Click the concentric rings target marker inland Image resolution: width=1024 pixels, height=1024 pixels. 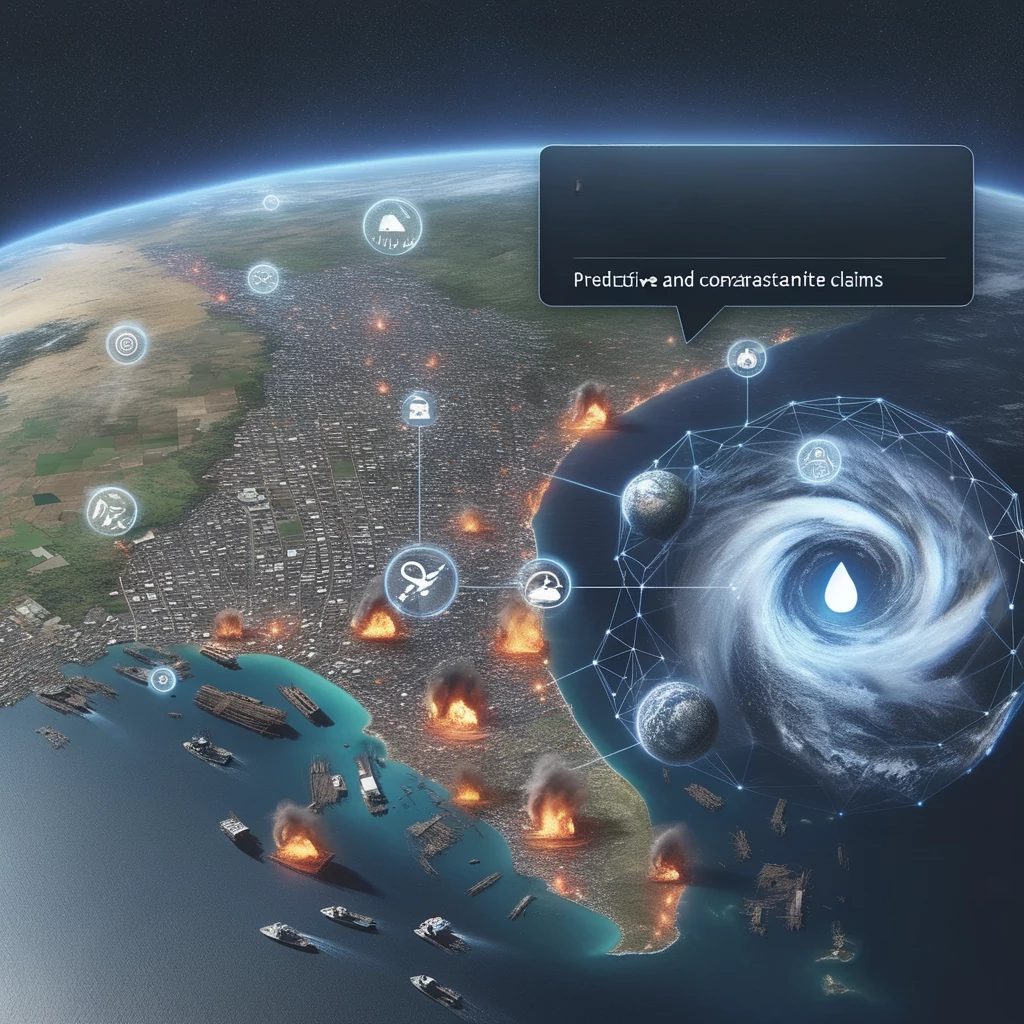click(x=127, y=344)
